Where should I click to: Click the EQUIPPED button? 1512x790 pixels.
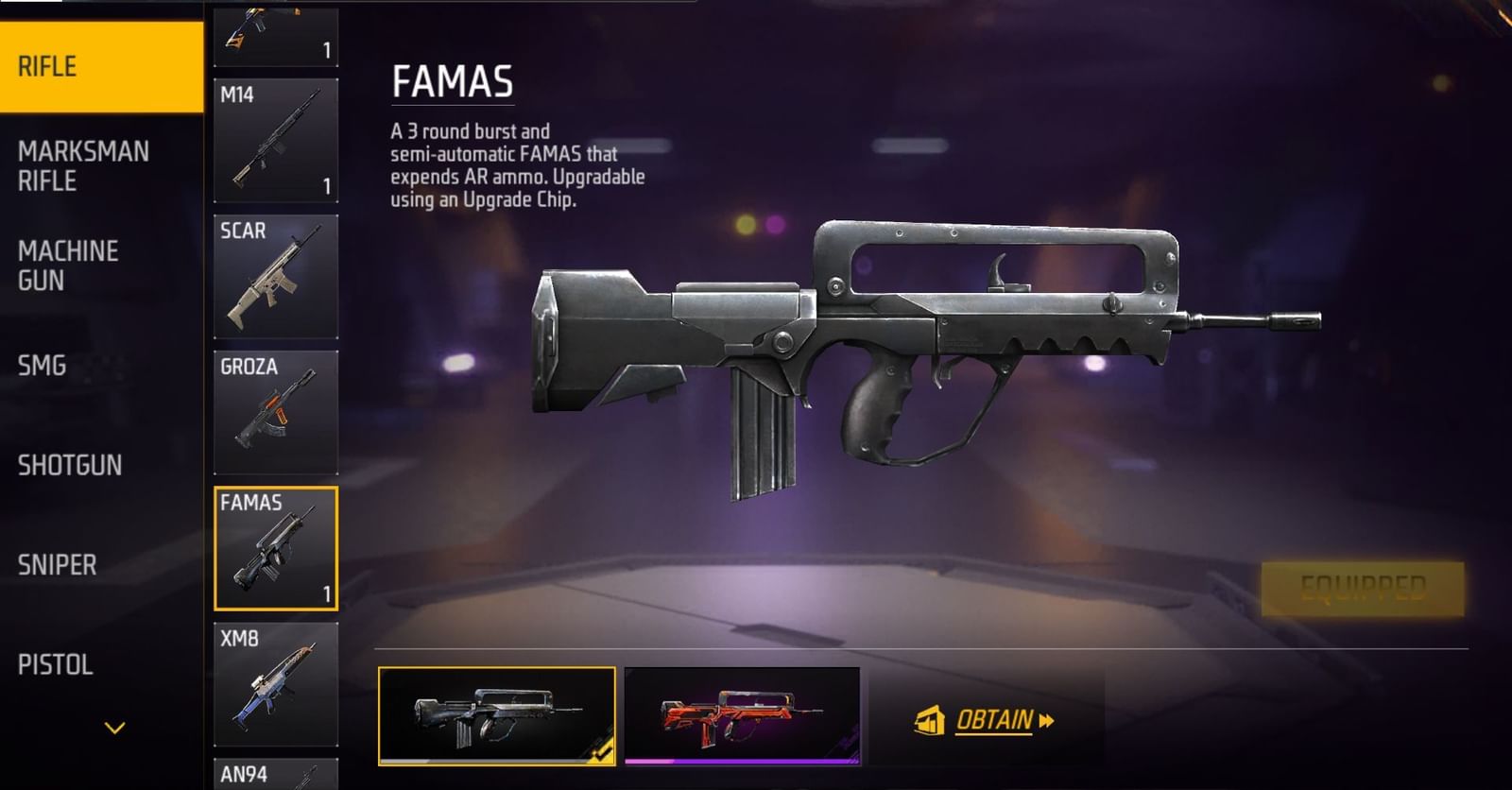(1366, 586)
